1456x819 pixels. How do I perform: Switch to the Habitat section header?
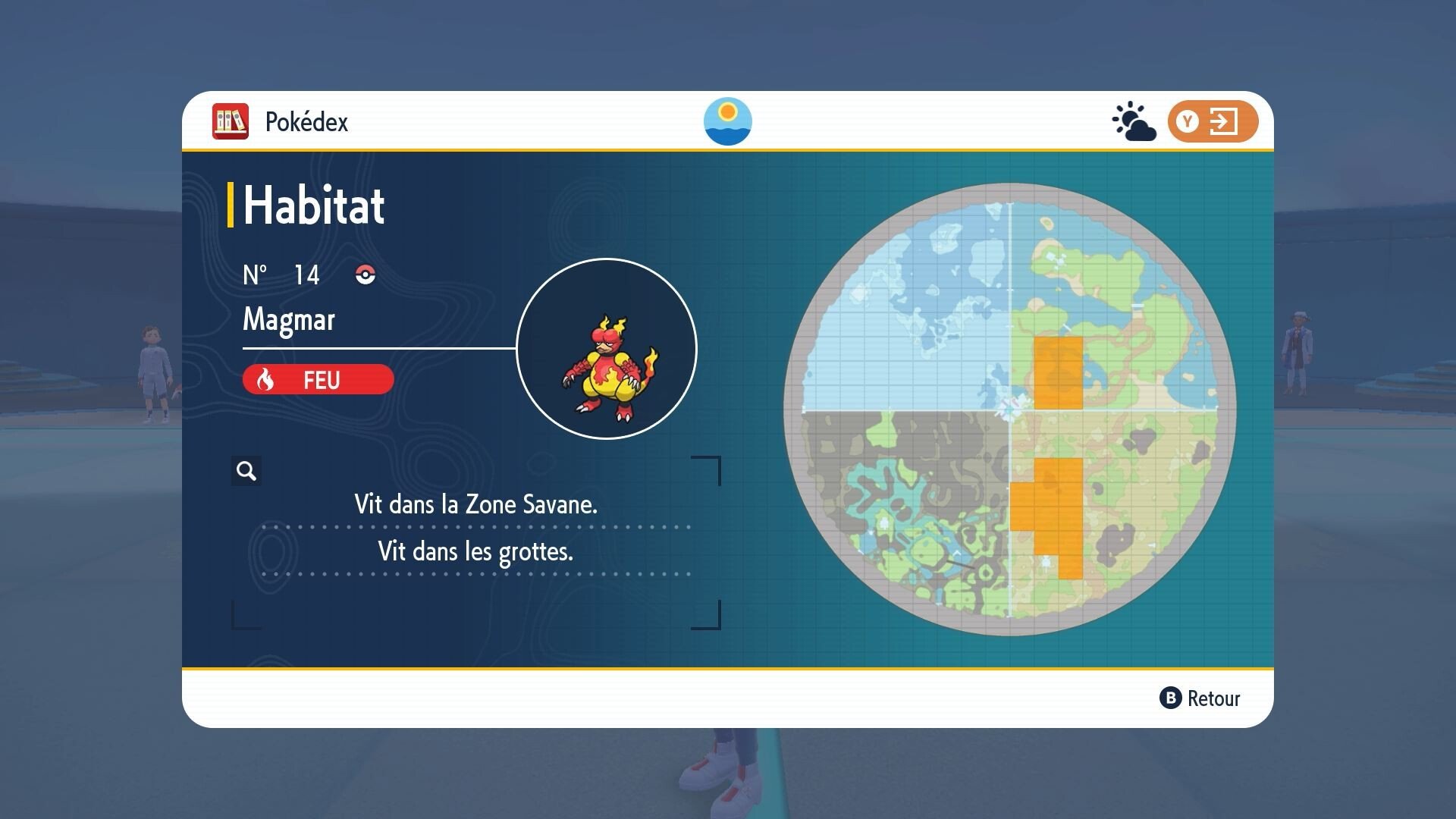pos(312,205)
